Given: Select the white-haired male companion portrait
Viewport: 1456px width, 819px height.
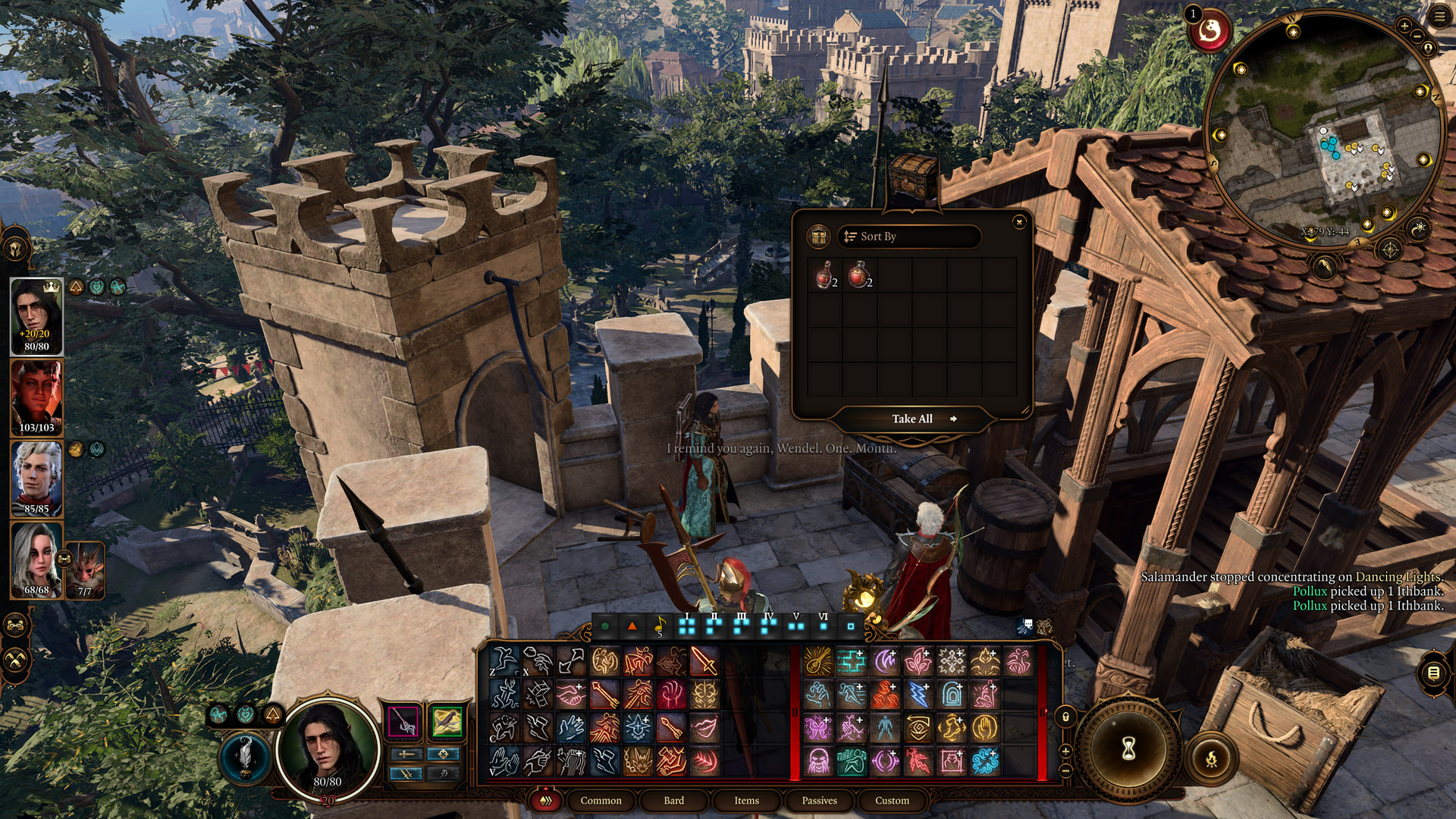Looking at the screenshot, I should (x=36, y=479).
